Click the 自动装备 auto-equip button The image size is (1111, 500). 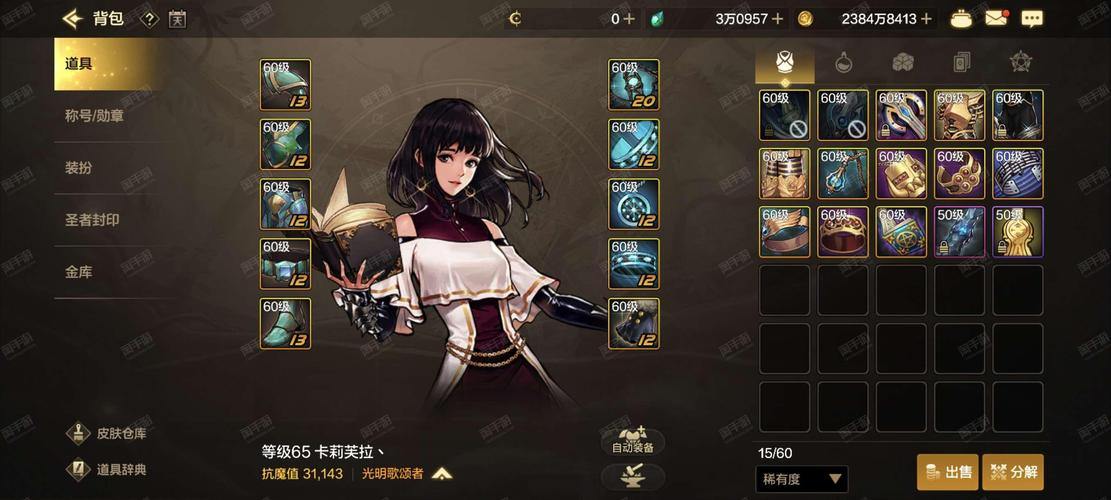pos(633,441)
